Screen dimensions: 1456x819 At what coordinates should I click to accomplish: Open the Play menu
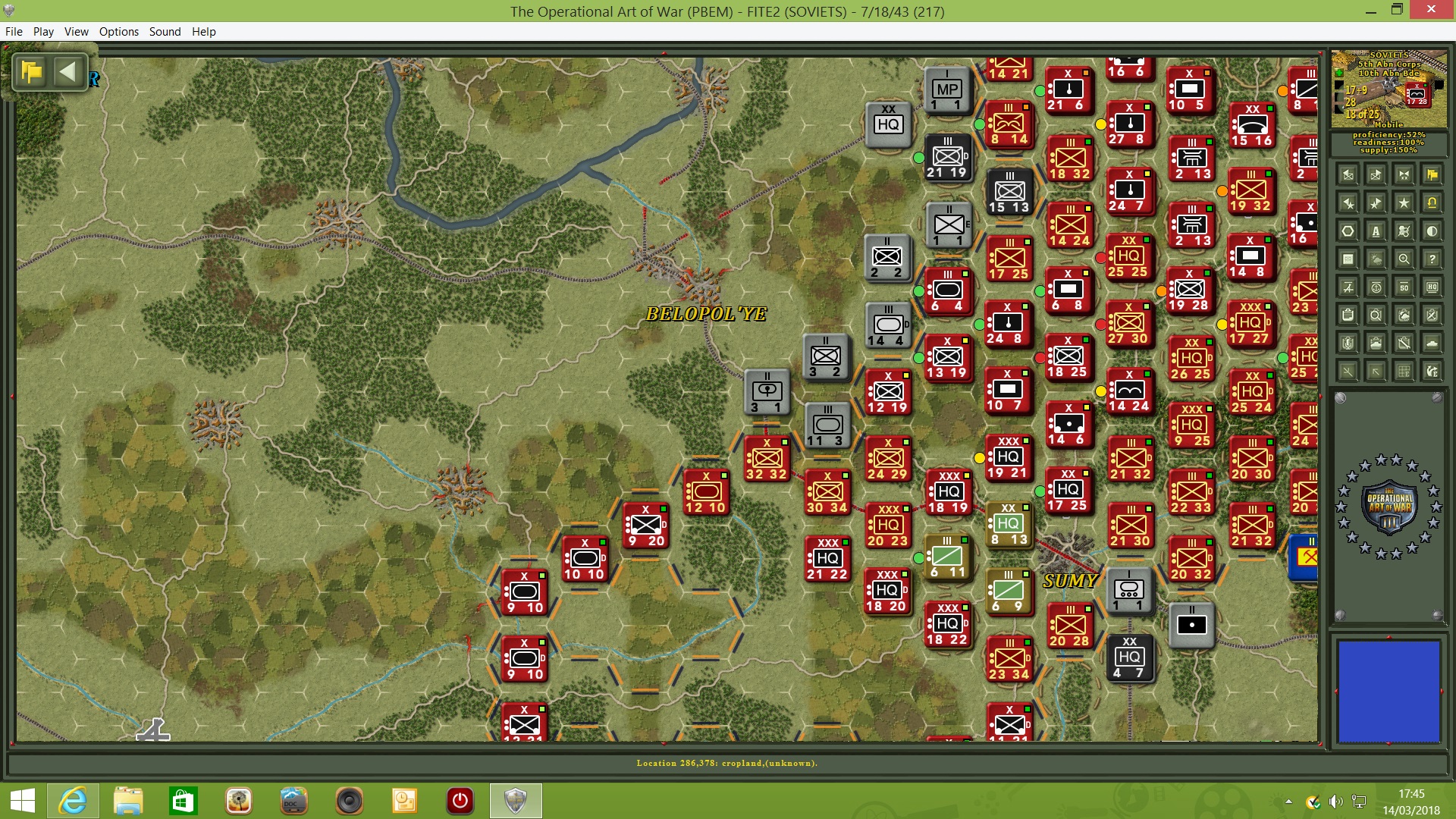[43, 32]
